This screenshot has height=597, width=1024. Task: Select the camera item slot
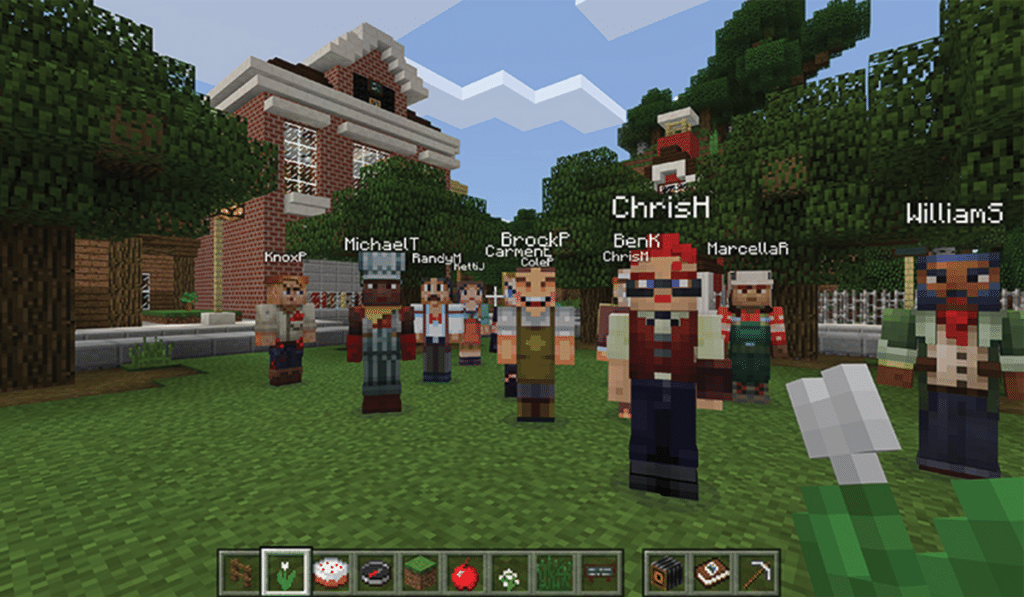[x=667, y=572]
